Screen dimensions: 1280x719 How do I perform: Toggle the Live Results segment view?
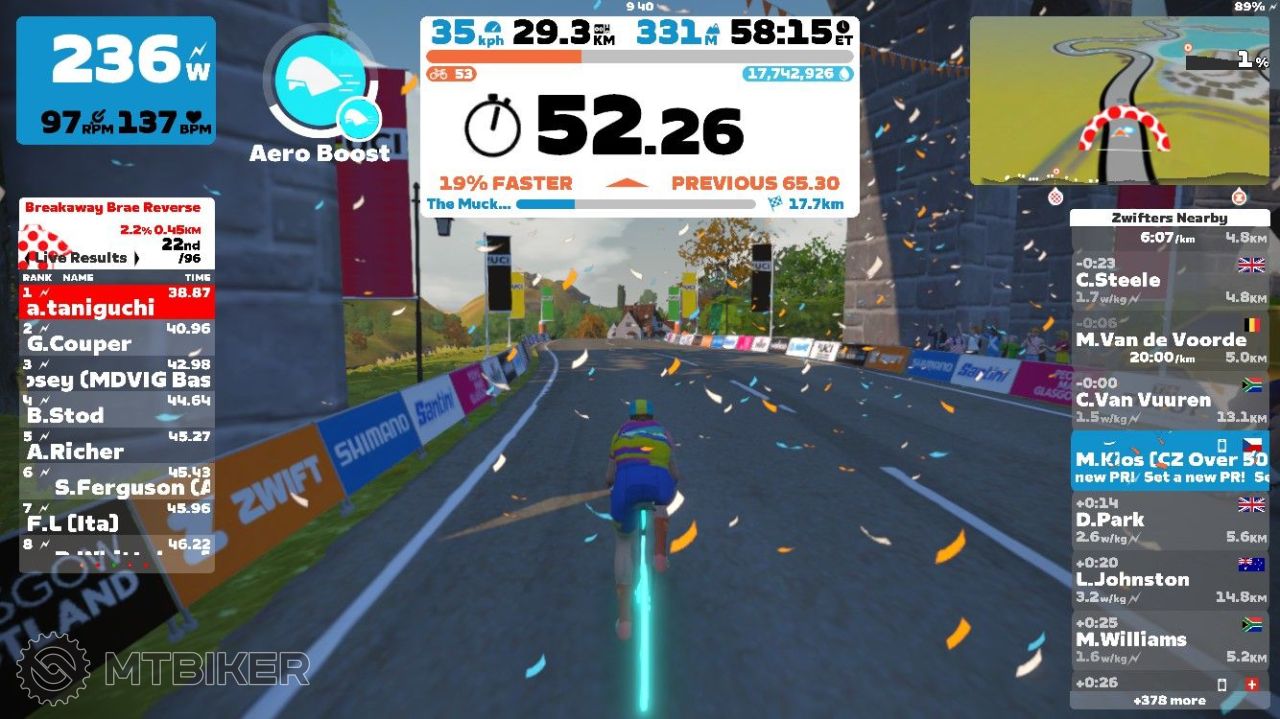[x=82, y=257]
